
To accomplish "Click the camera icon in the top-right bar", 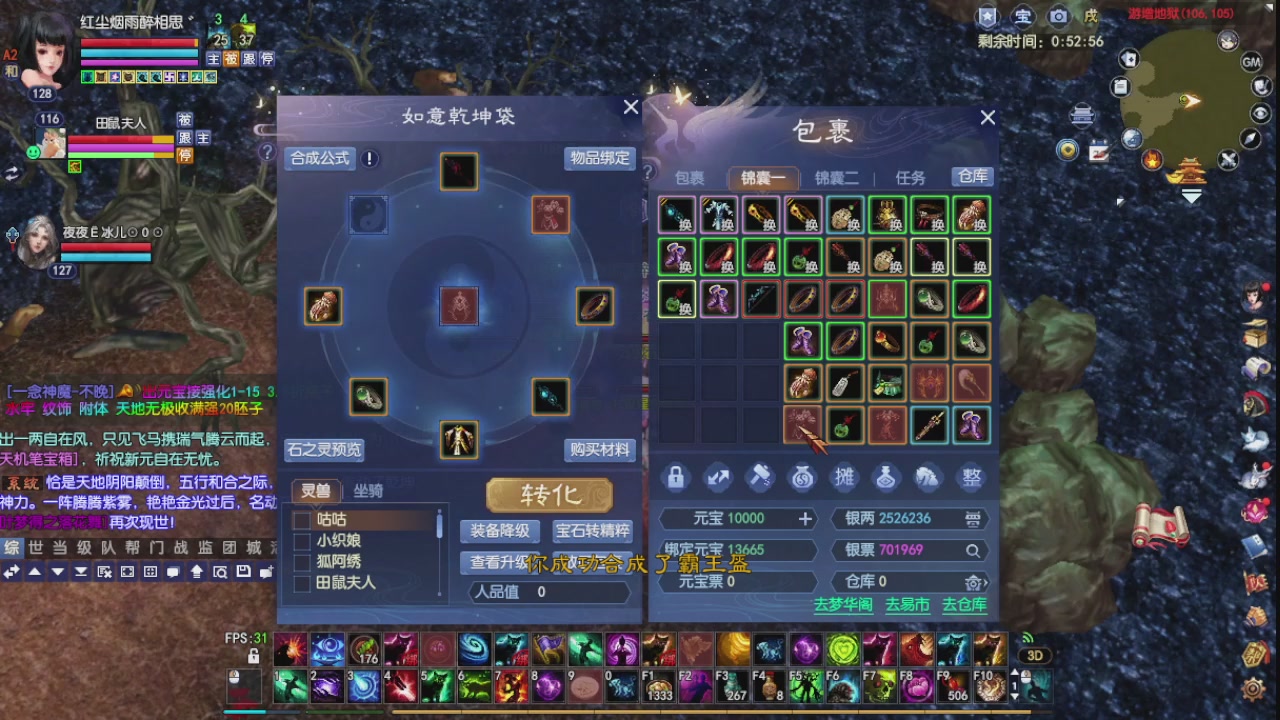I will 1058,15.
